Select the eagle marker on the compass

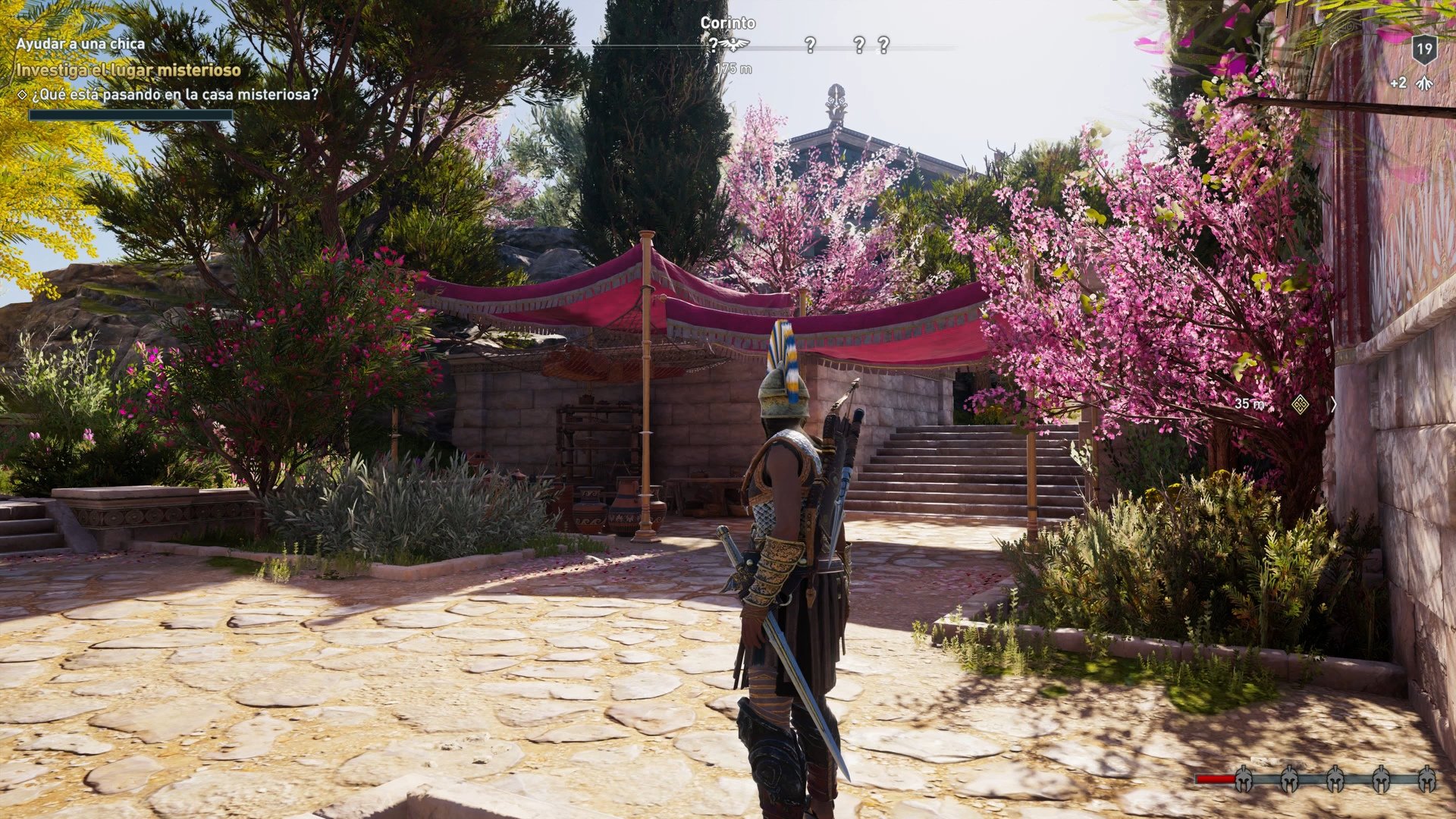[734, 44]
